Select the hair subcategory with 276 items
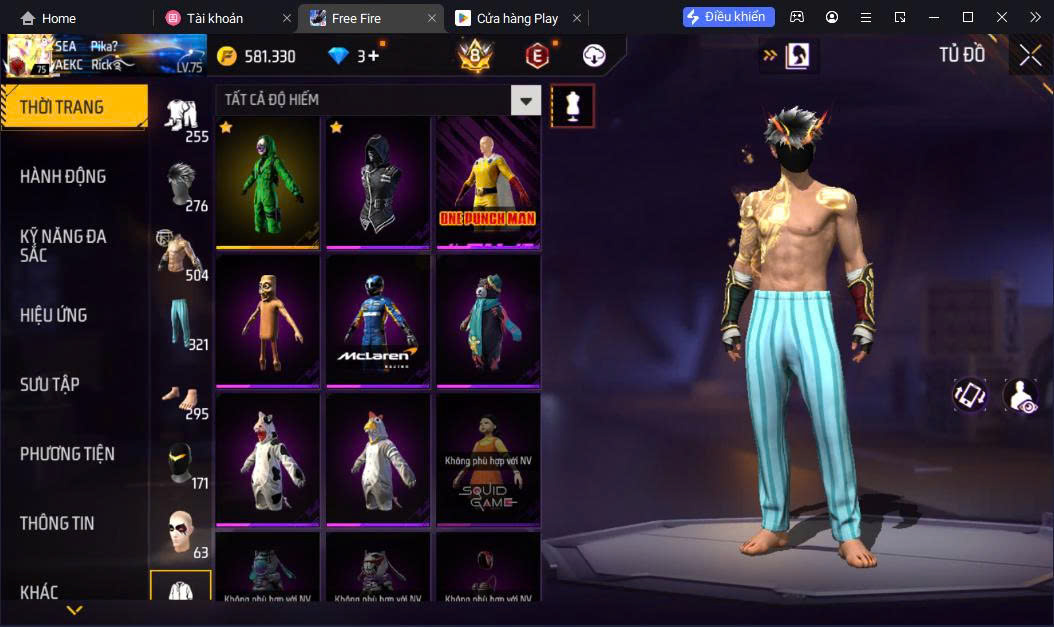 180,186
